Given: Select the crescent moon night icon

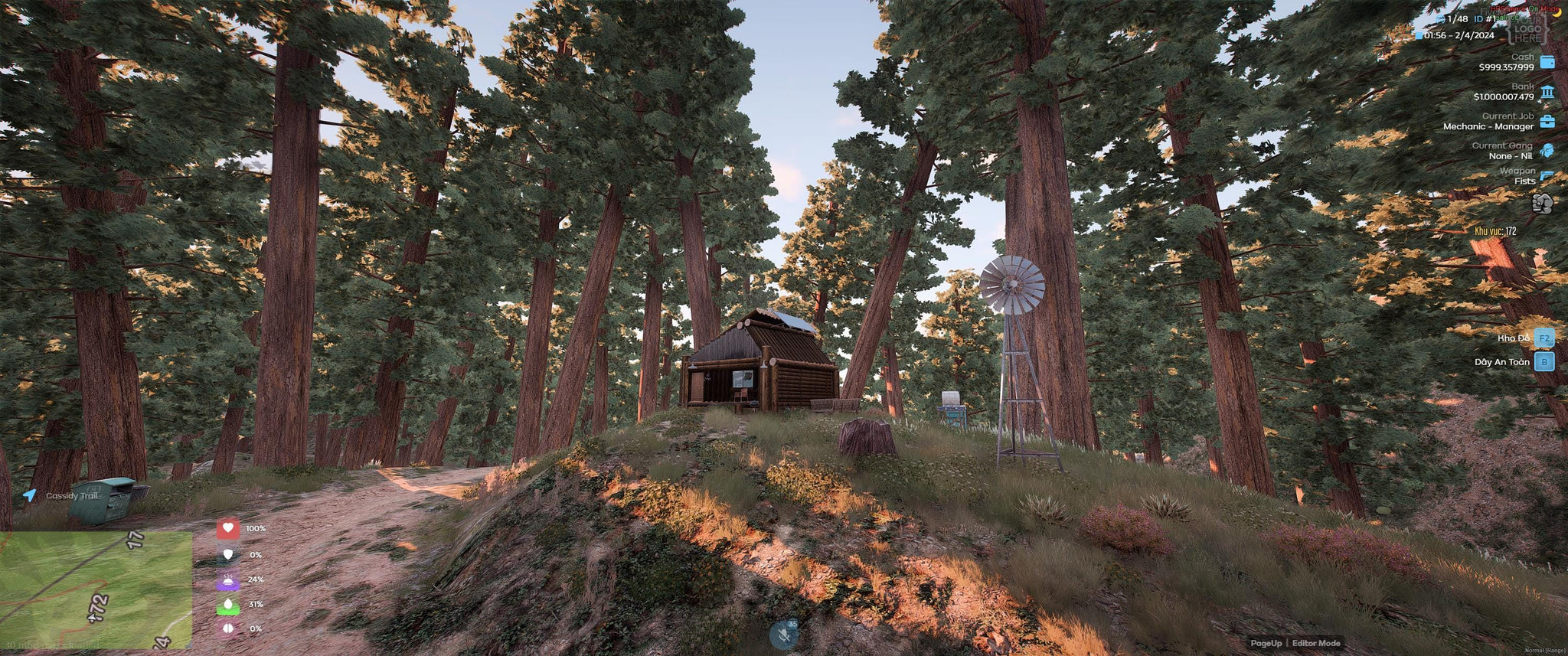Looking at the screenshot, I should point(1557,11).
